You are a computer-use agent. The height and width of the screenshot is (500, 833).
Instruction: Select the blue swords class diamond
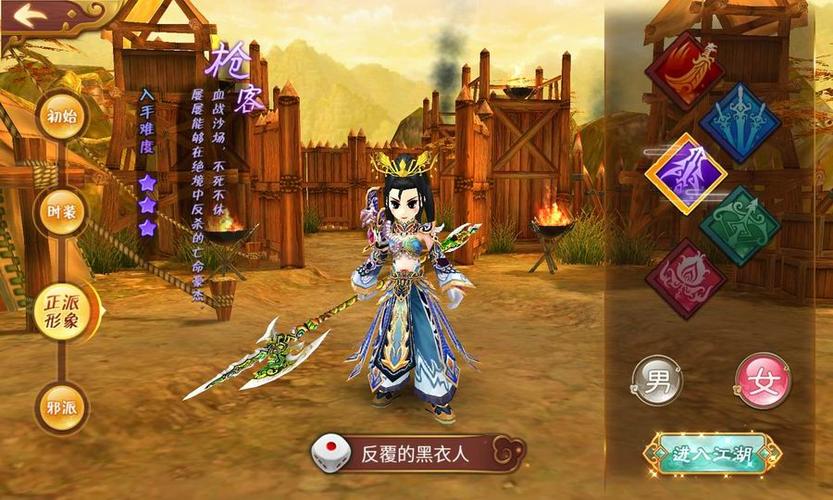click(x=740, y=123)
